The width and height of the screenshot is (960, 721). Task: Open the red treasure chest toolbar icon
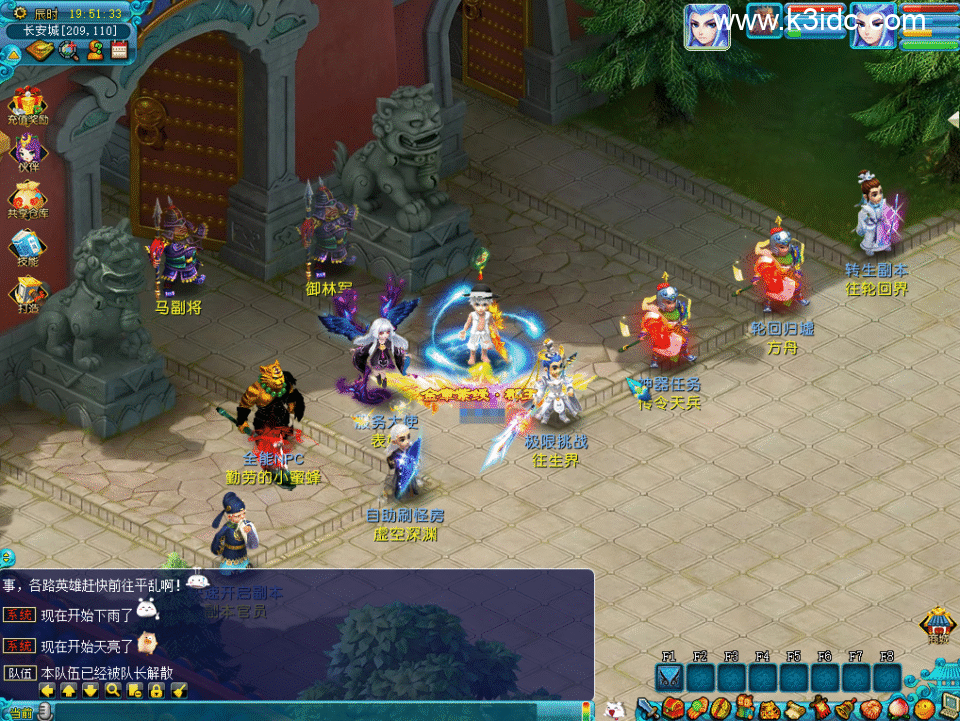pos(672,709)
